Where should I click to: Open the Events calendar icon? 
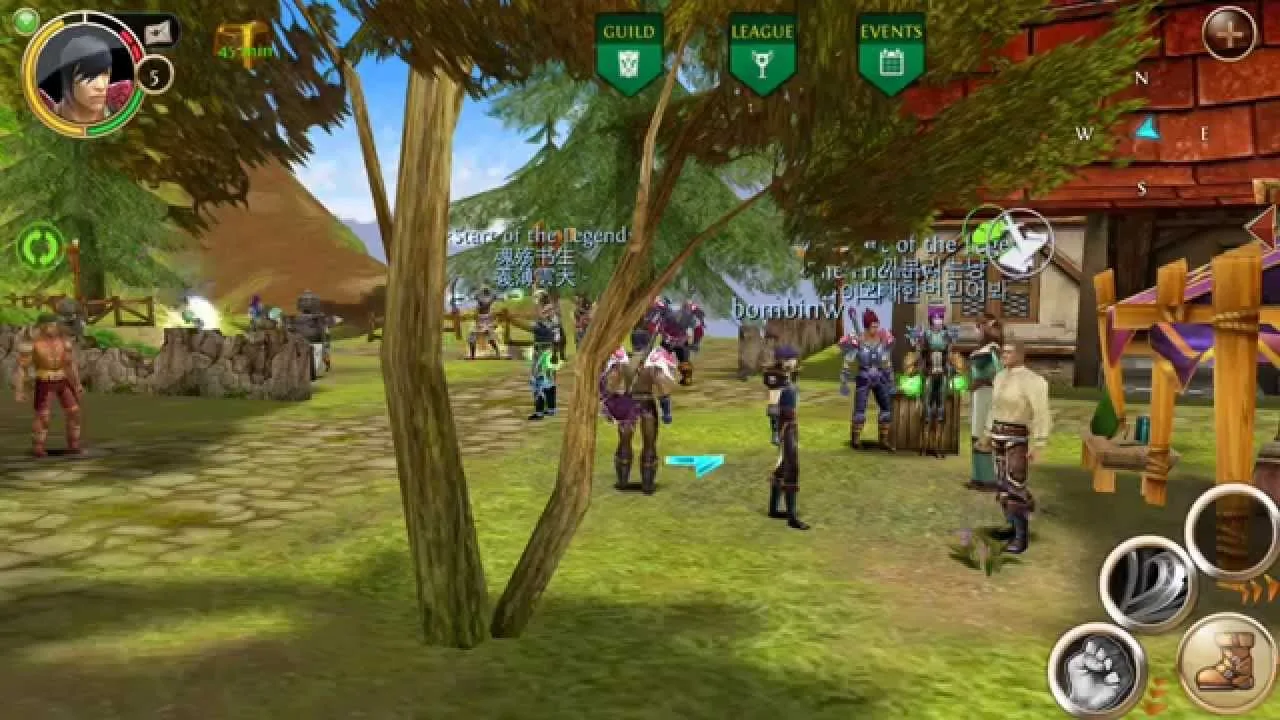click(x=891, y=61)
